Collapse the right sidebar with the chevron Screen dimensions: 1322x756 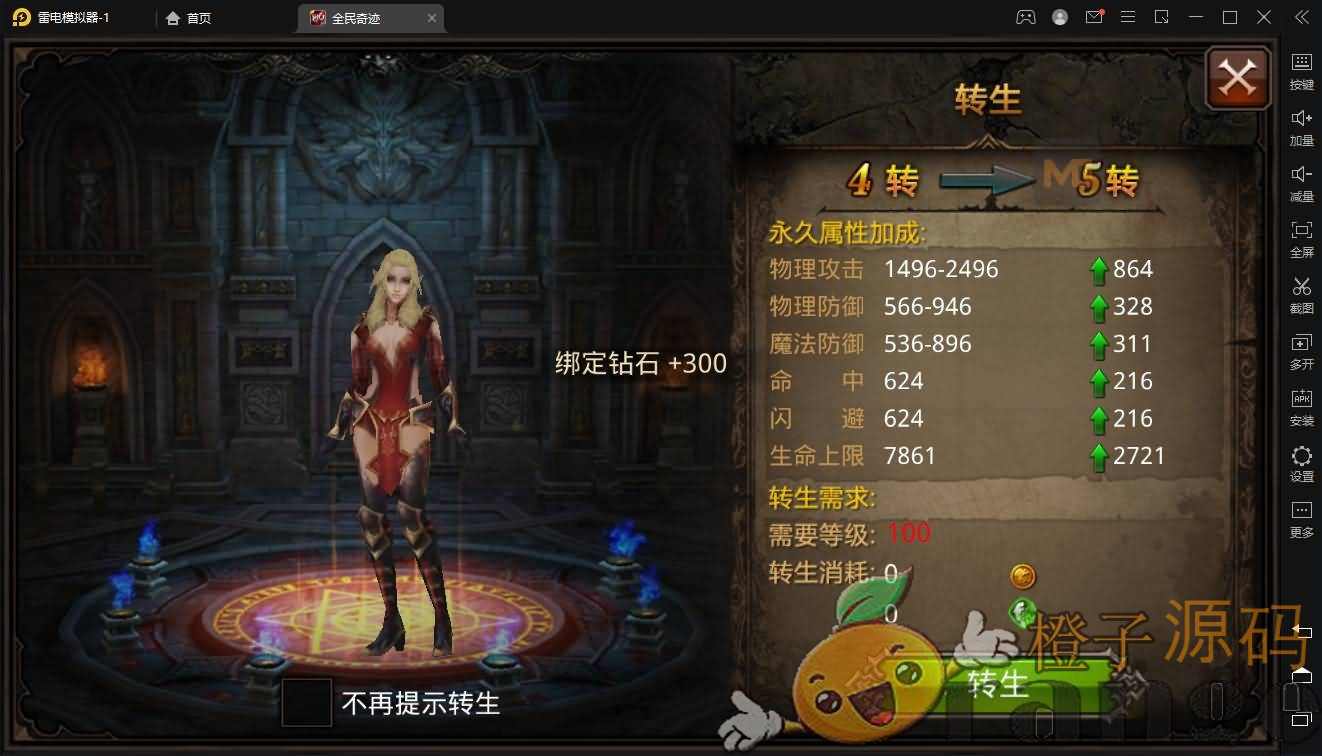click(1302, 17)
